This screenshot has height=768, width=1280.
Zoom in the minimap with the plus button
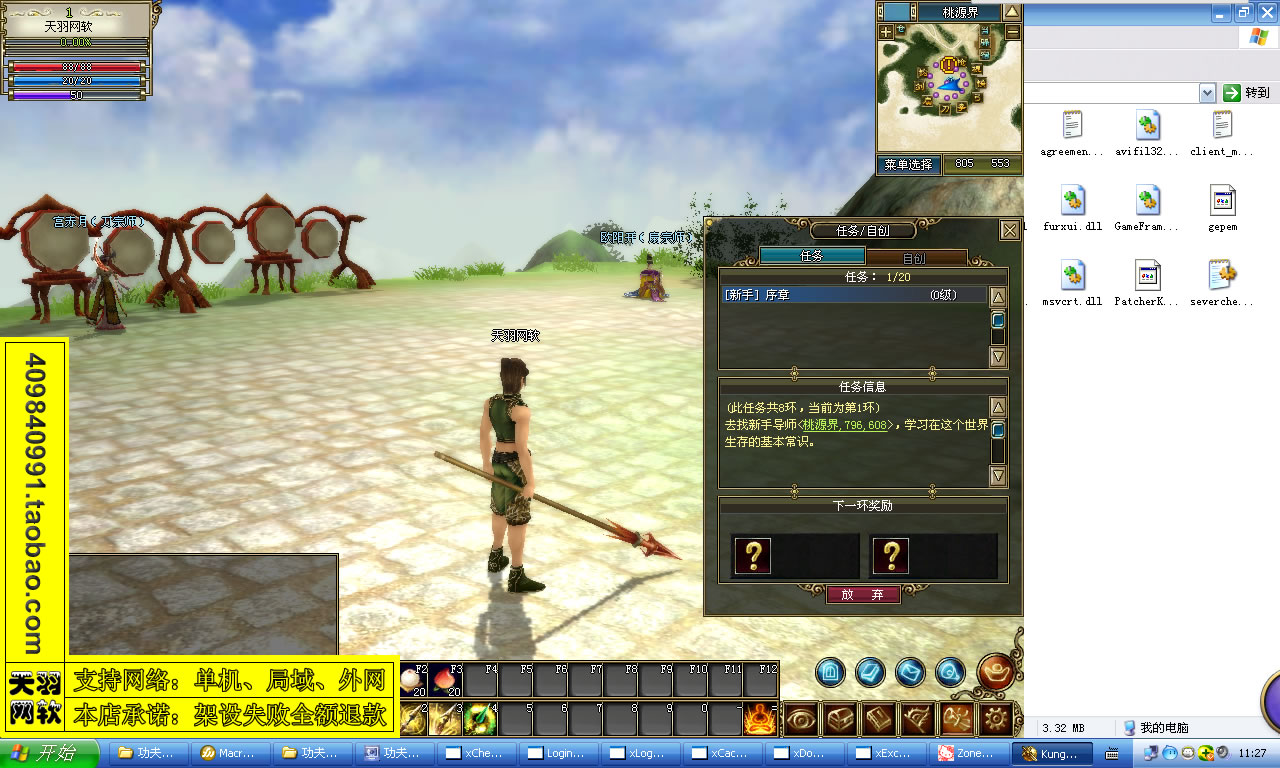885,30
